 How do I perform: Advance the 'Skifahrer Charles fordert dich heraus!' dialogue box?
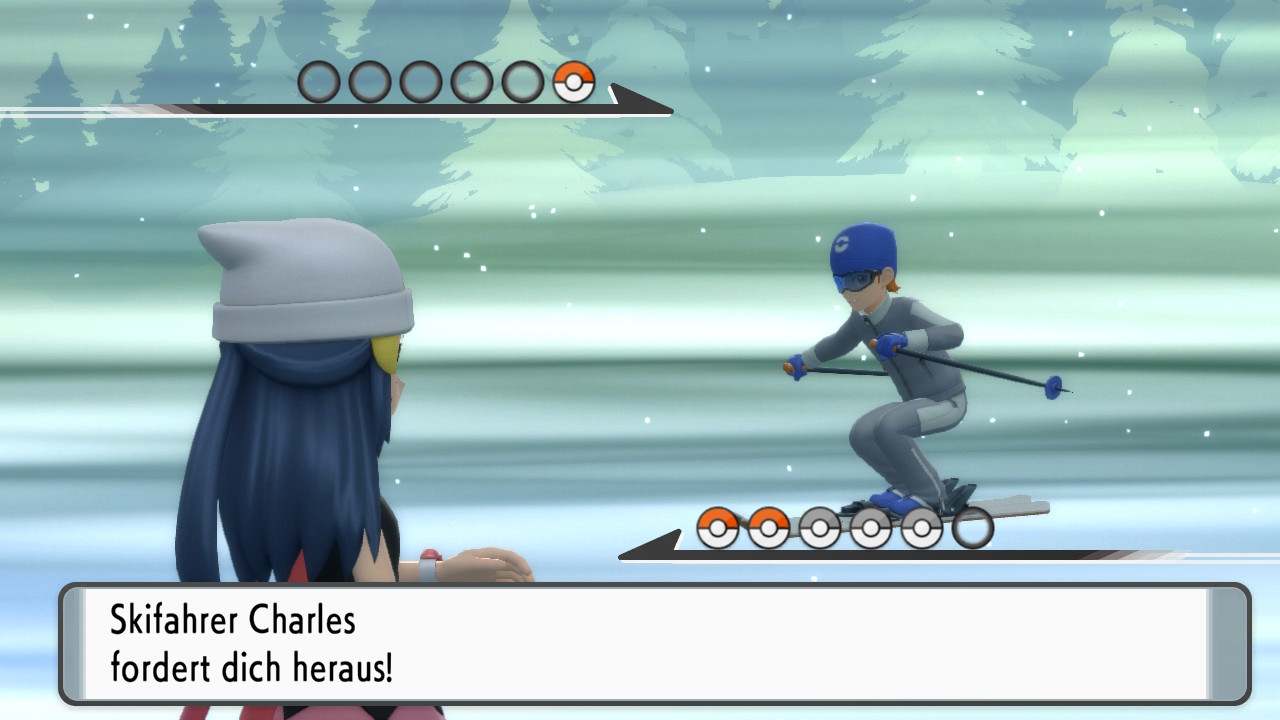(655, 644)
